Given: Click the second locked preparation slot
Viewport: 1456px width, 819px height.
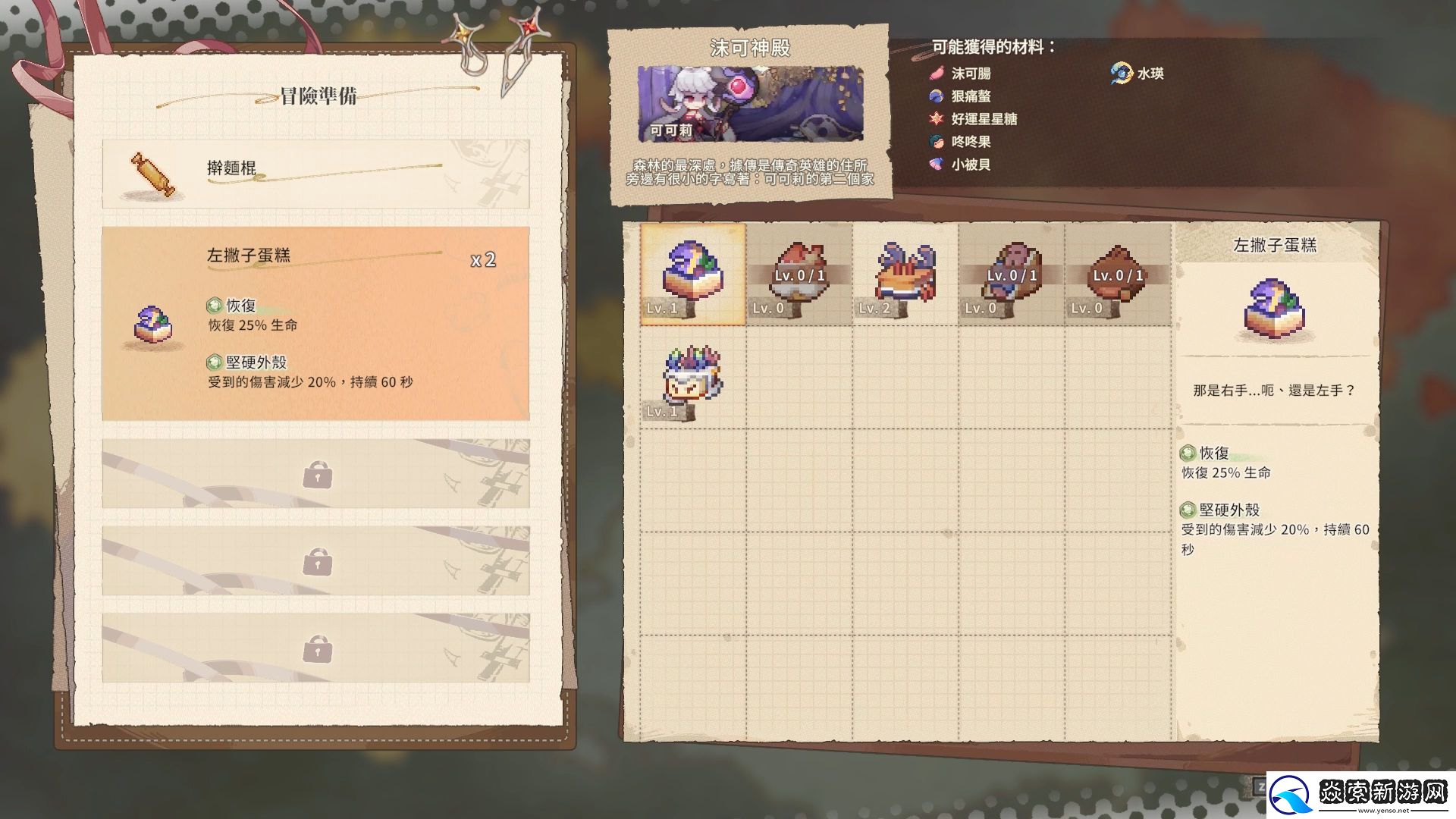Looking at the screenshot, I should click(316, 561).
